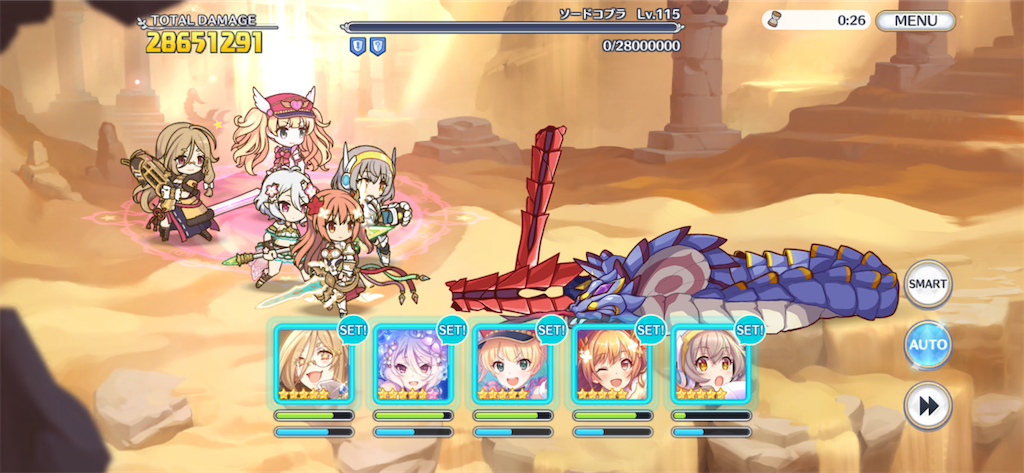Trigger the purple-haired character's skill portrait
The image size is (1024, 473).
pyautogui.click(x=412, y=364)
